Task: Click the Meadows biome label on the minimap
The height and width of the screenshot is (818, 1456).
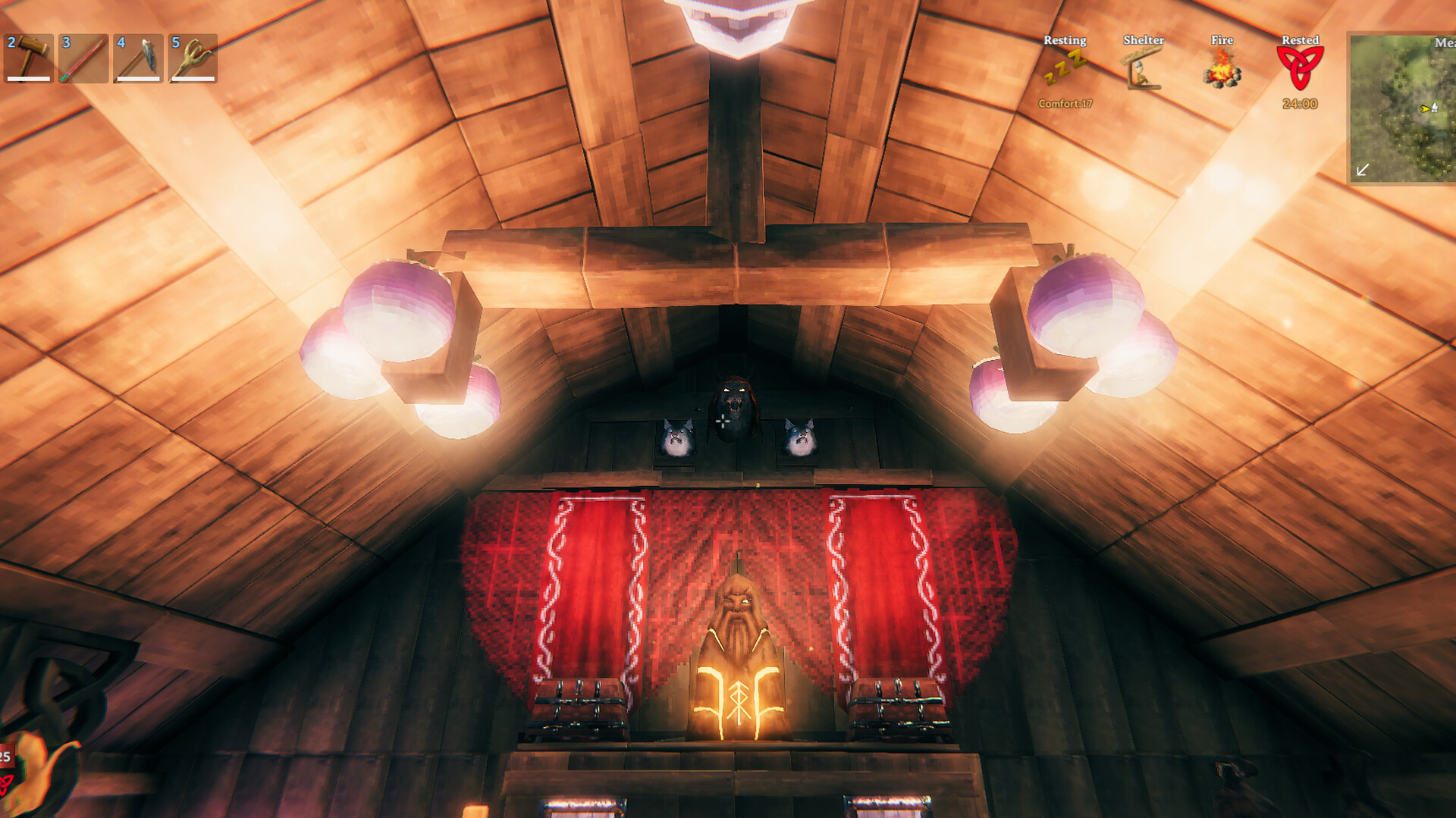Action: click(1443, 43)
